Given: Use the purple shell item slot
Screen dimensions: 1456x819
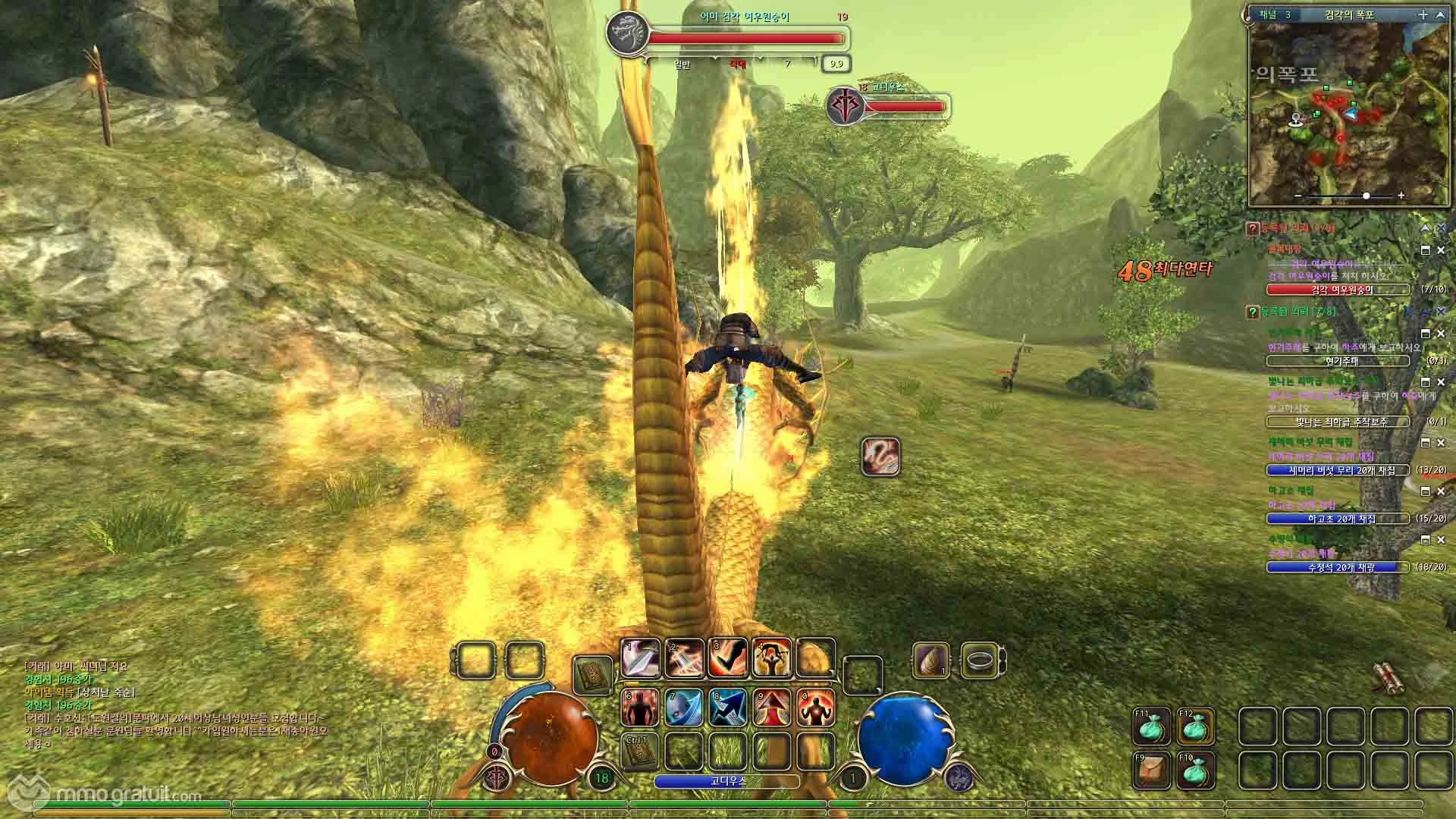Looking at the screenshot, I should pos(930,661).
